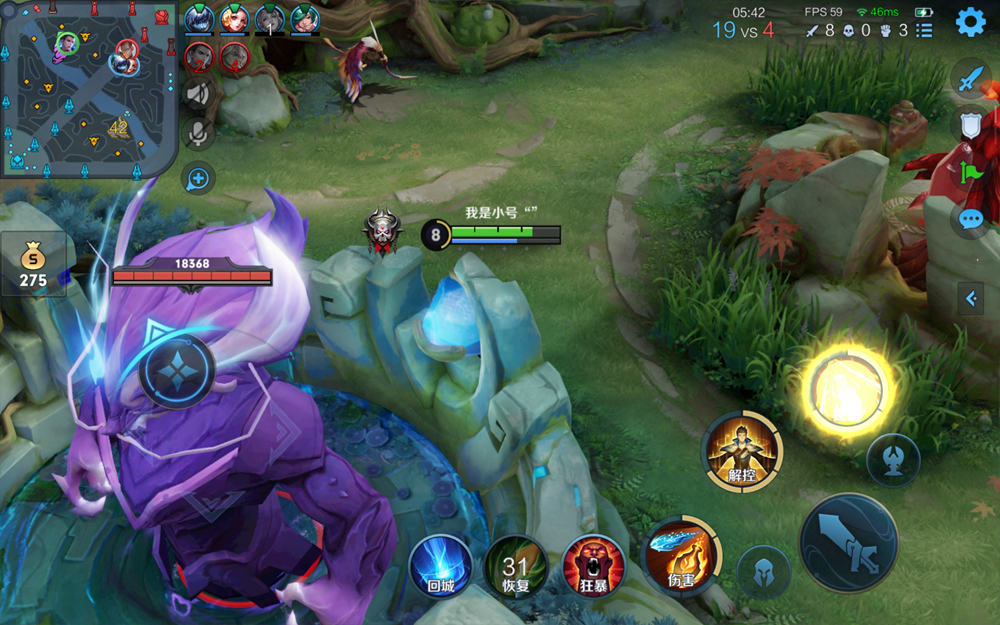Toggle the microphone voice chat icon
Viewport: 1000px width, 625px height.
pyautogui.click(x=199, y=133)
